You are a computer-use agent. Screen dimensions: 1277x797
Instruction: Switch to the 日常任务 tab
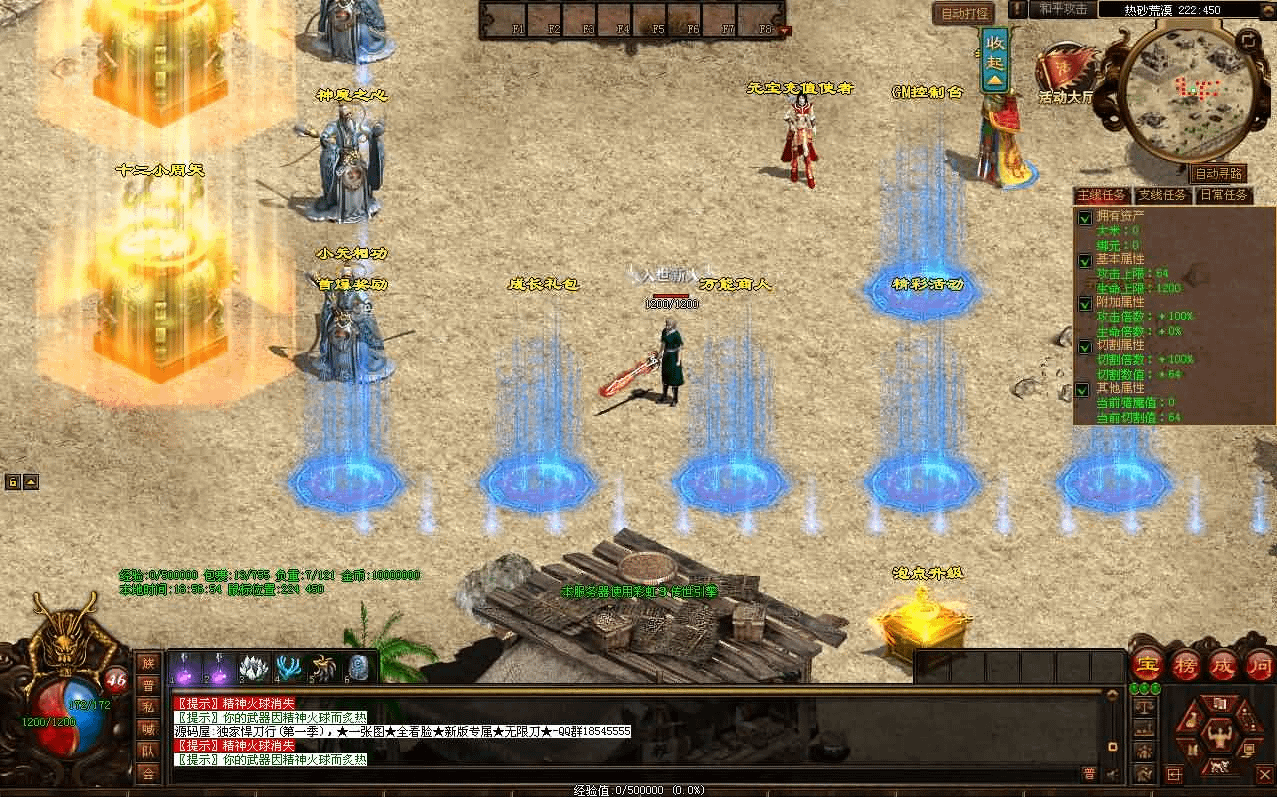coord(1223,195)
